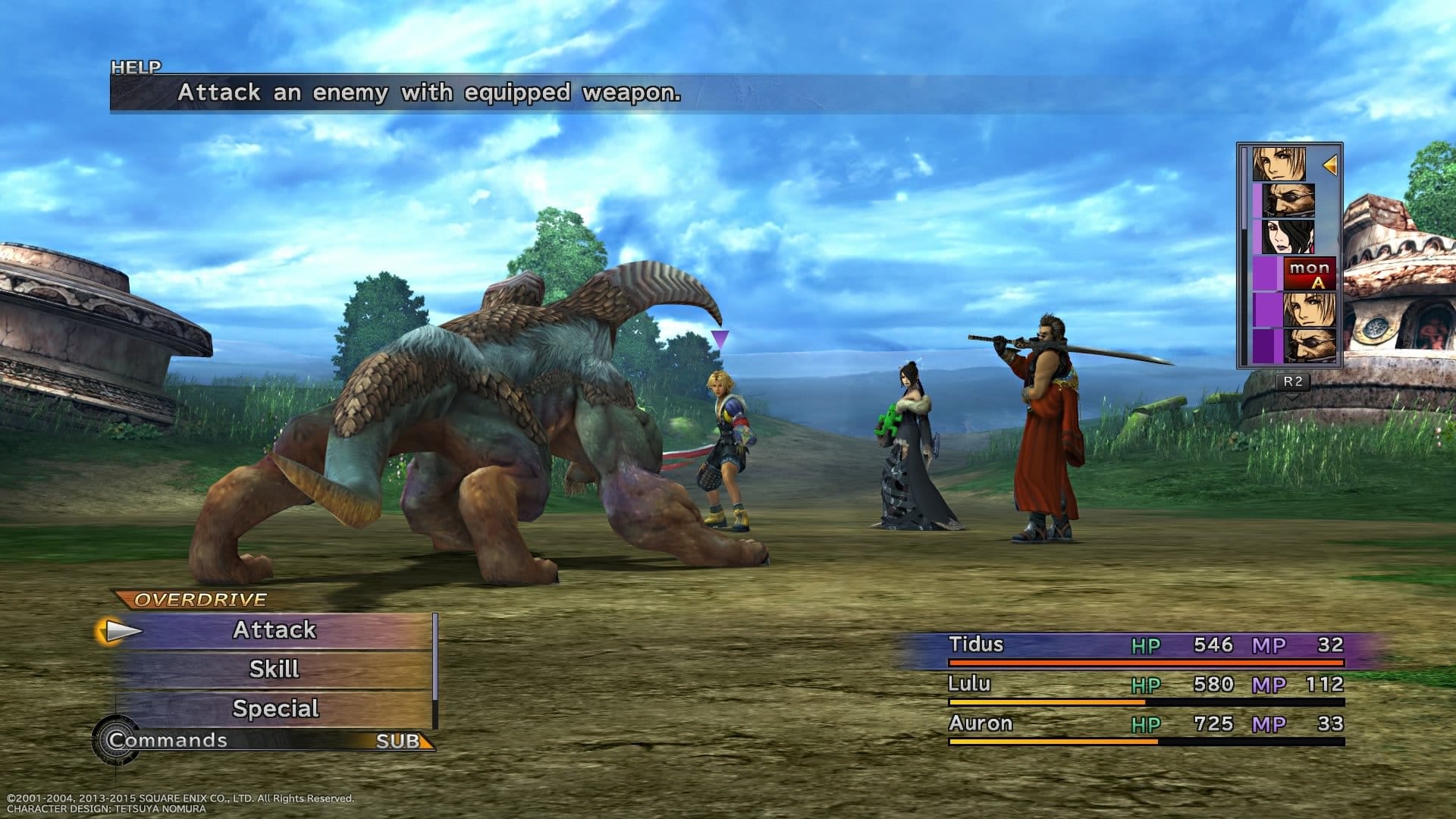Select Tidus in the party status list
The width and height of the screenshot is (1456, 819).
point(976,645)
